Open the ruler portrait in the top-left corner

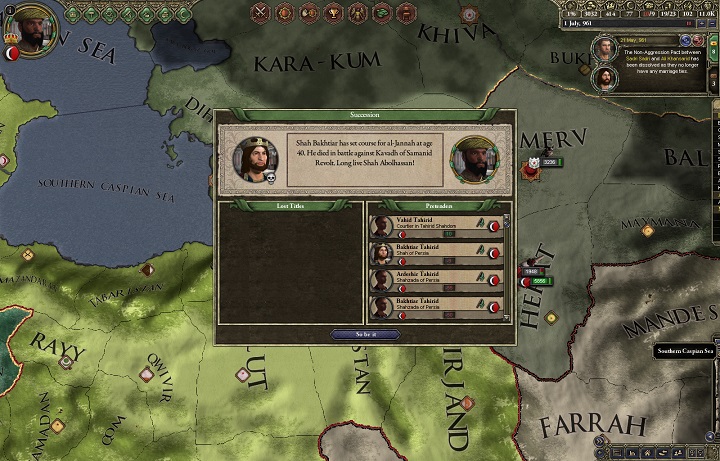point(36,31)
